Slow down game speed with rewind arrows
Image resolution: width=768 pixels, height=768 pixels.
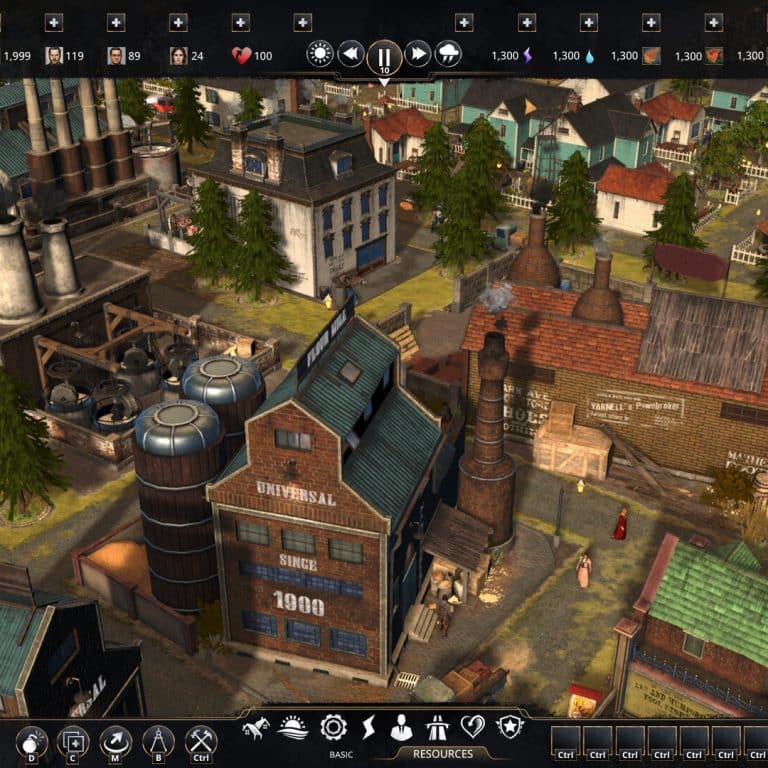click(x=350, y=54)
